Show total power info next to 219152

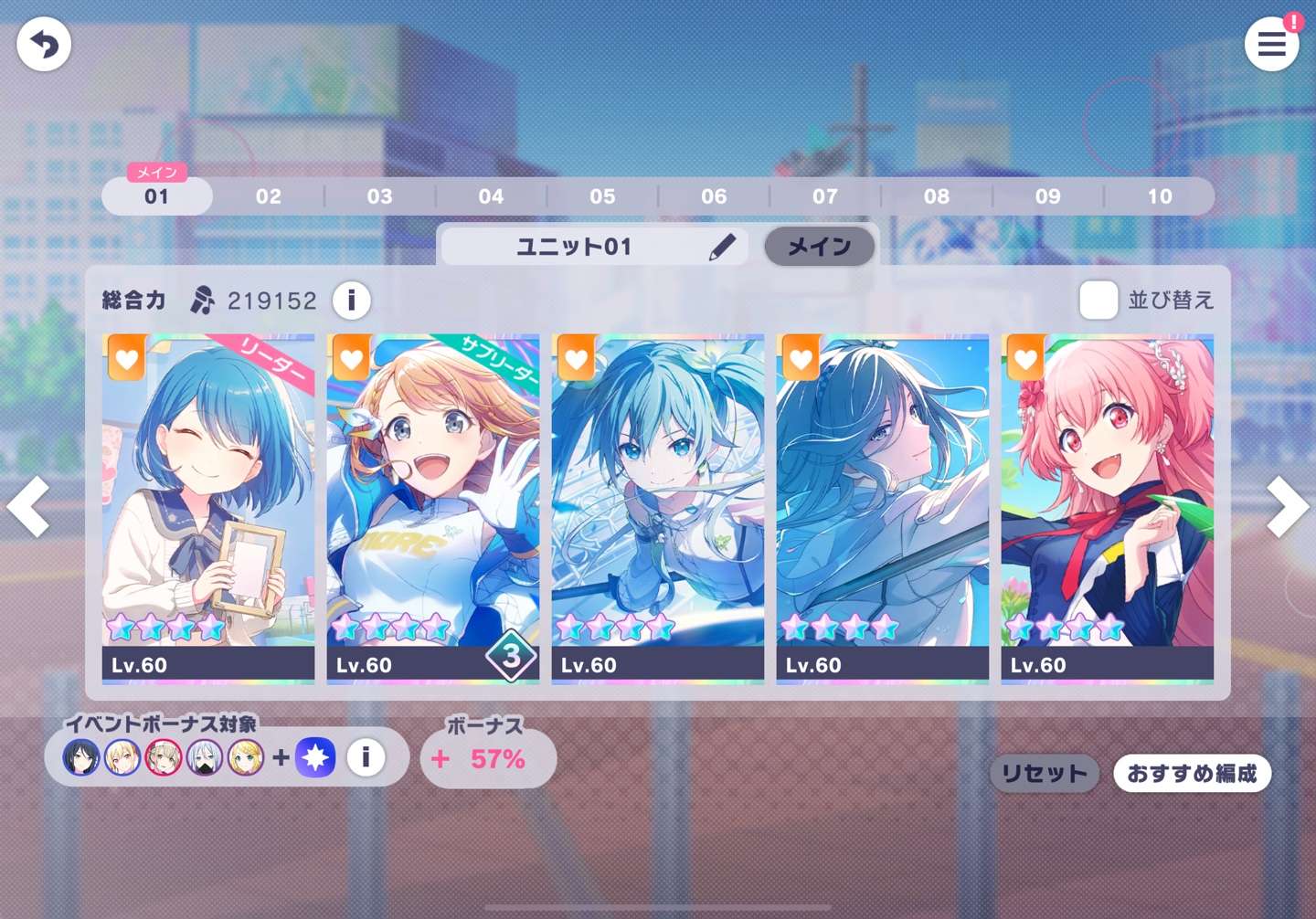[x=351, y=300]
